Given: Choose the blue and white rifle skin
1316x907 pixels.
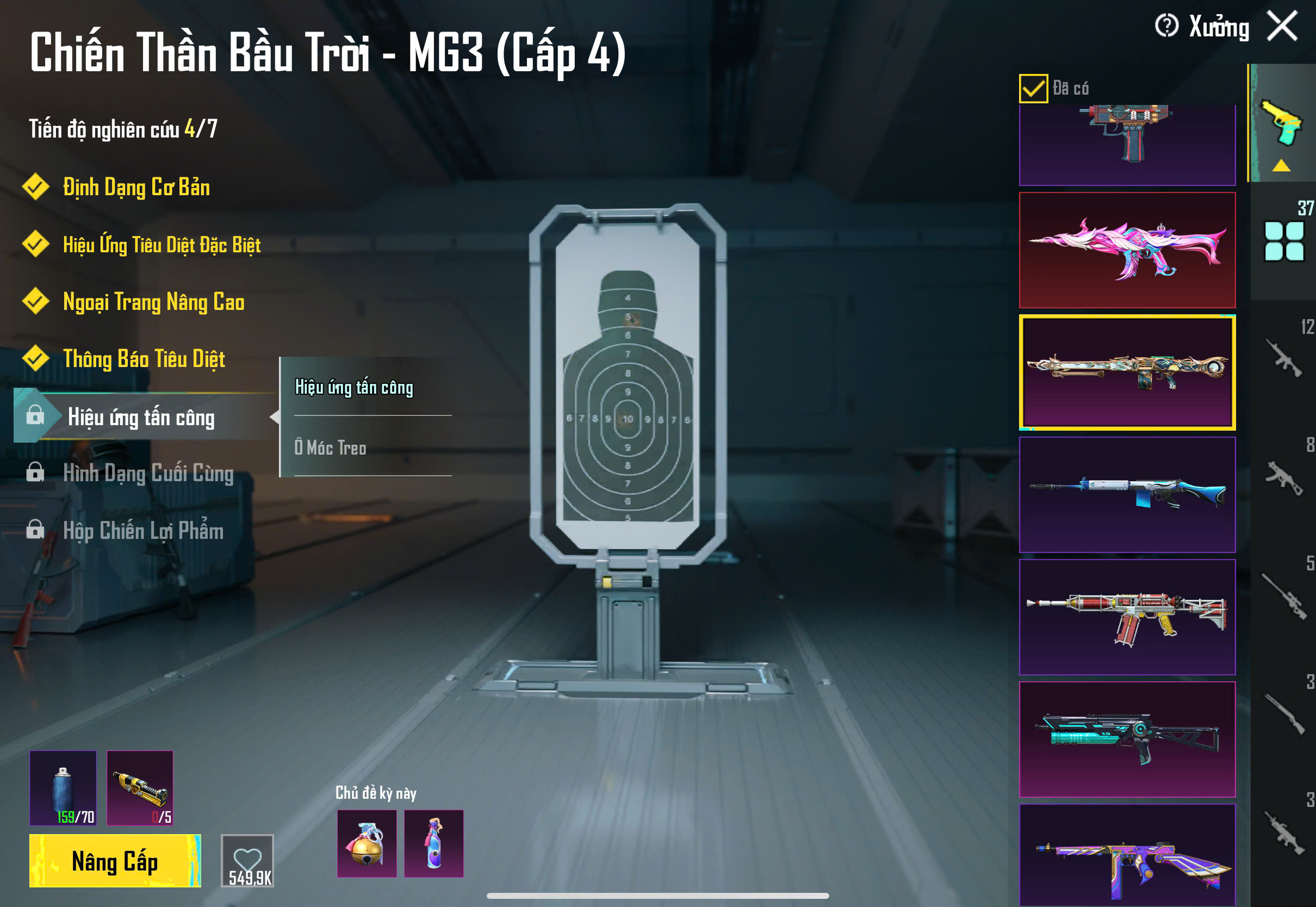Looking at the screenshot, I should (1127, 494).
